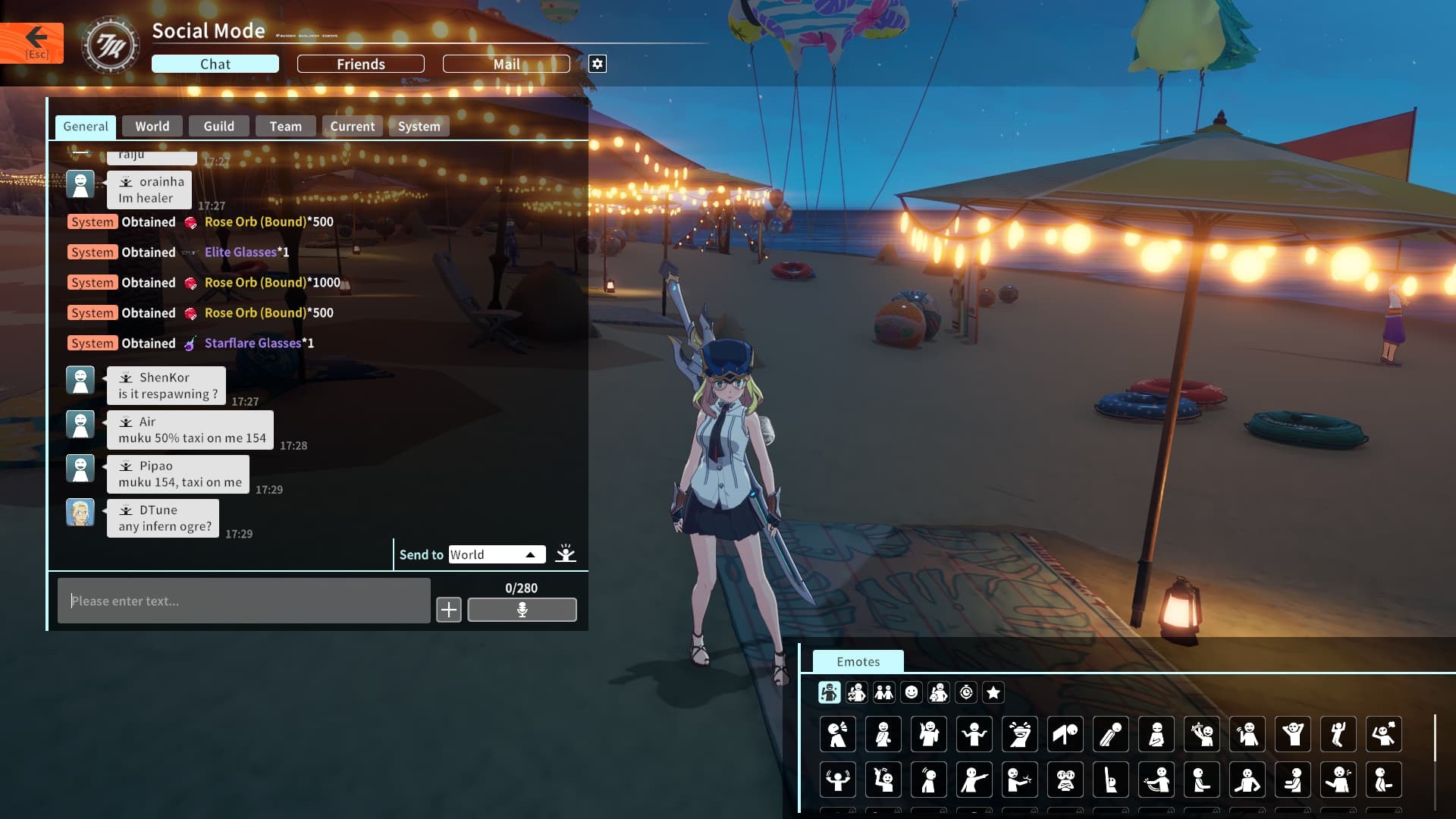Click the plus attachment button
The image size is (1456, 819).
click(449, 610)
